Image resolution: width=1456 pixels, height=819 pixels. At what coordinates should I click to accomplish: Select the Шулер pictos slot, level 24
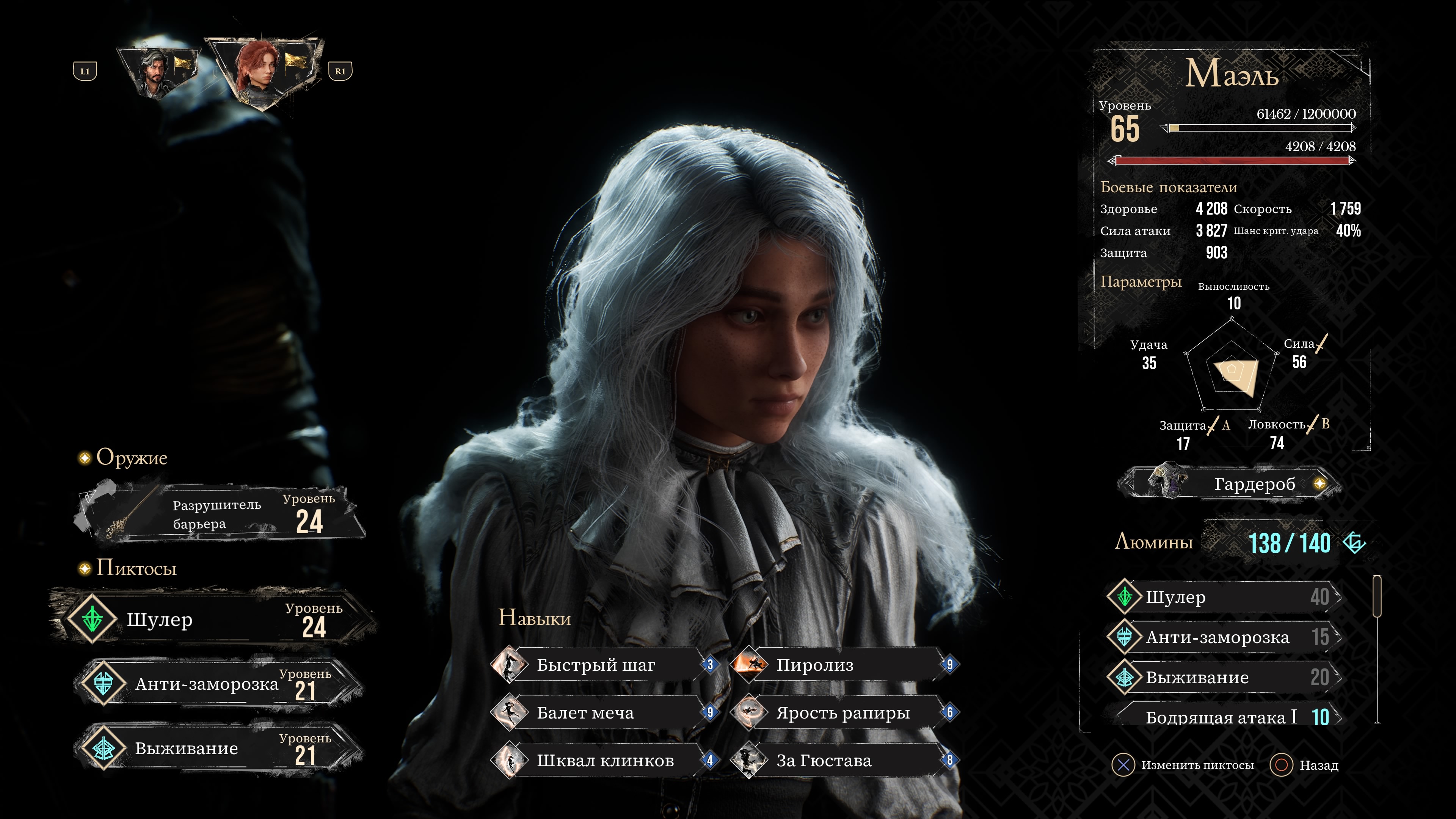(x=215, y=620)
